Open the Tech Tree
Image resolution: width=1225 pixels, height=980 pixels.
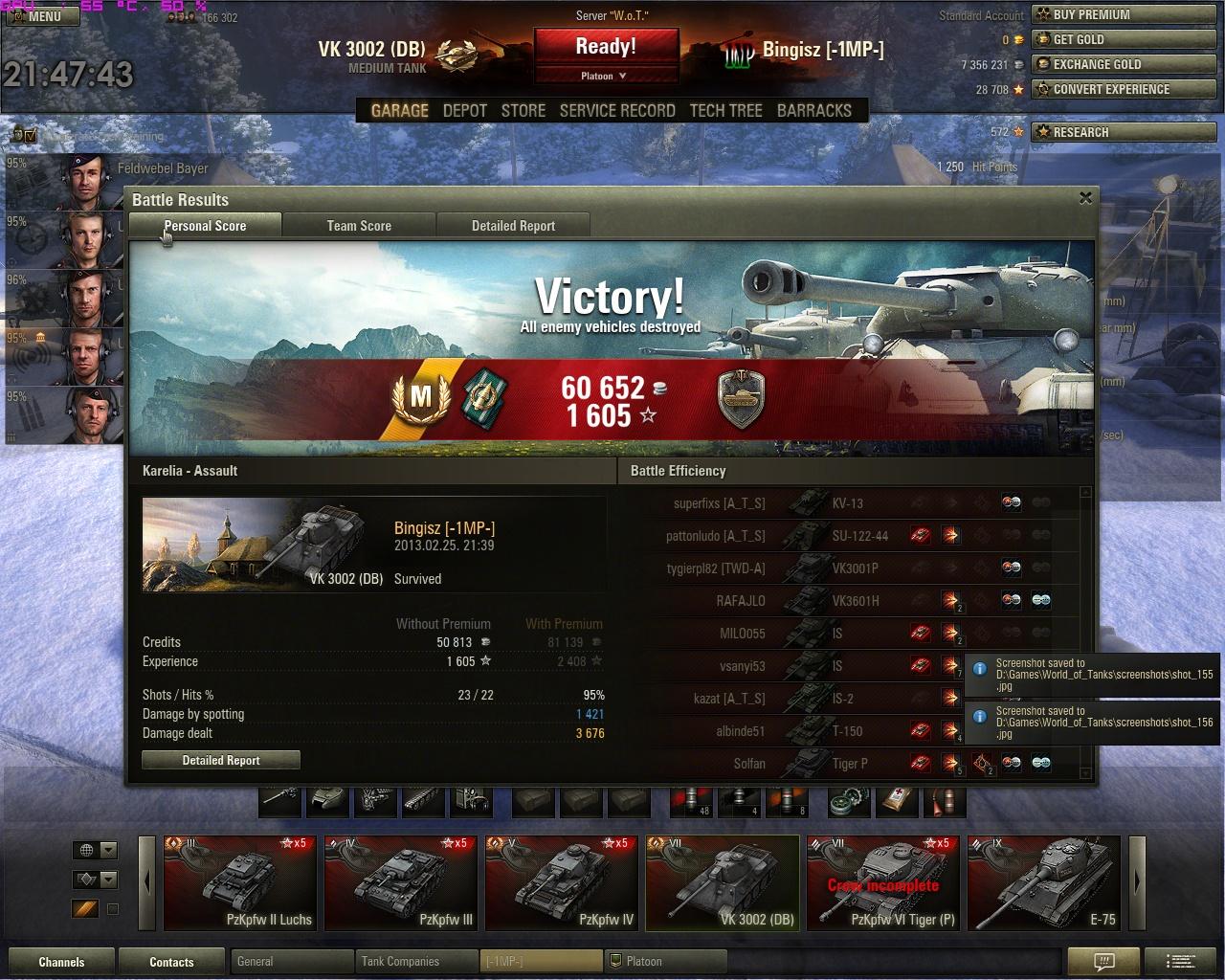(725, 110)
